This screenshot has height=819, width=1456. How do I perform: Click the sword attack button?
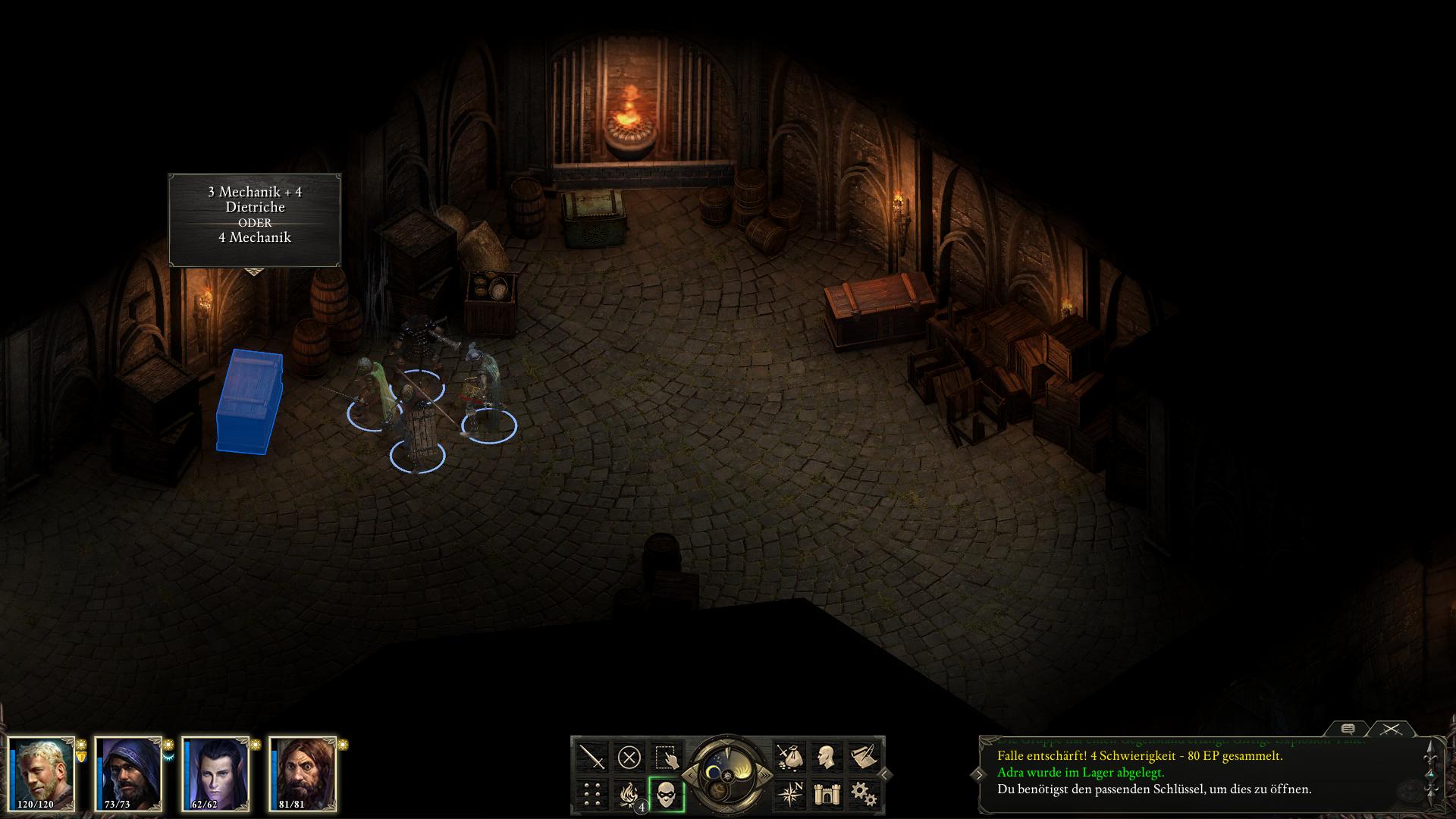pyautogui.click(x=592, y=757)
